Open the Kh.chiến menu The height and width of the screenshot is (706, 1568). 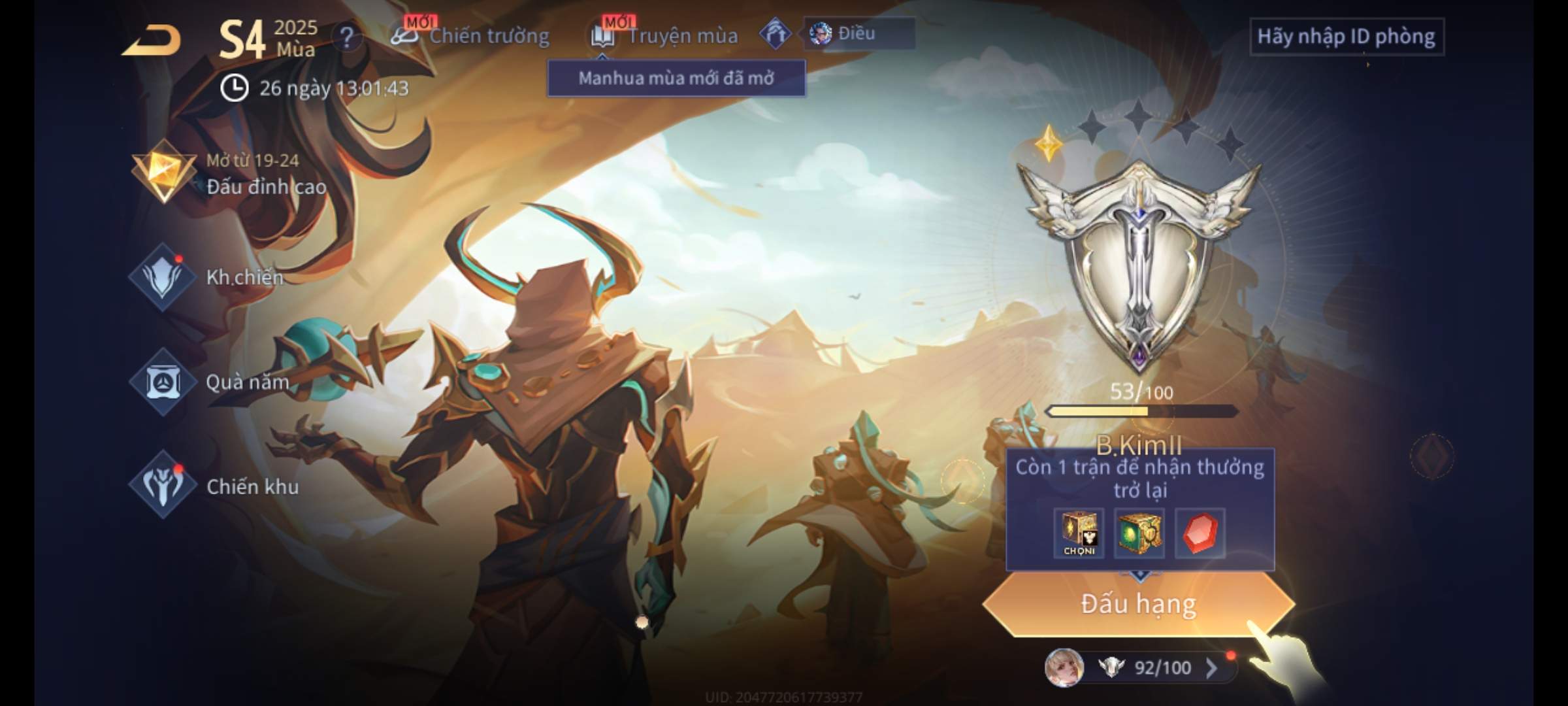[x=209, y=277]
